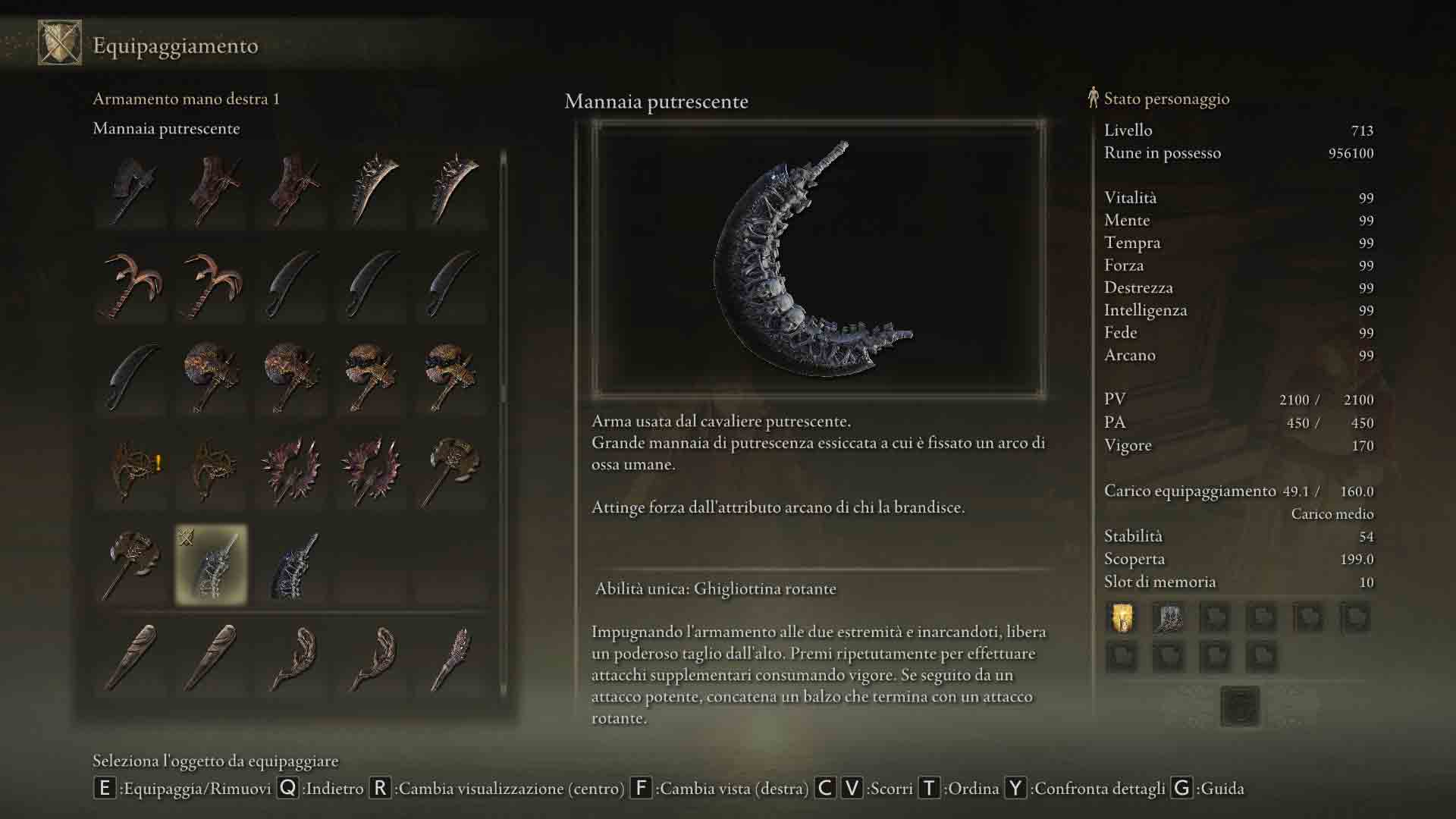Choose the dark blue bone cleaver slot
The width and height of the screenshot is (1456, 819).
point(292,565)
